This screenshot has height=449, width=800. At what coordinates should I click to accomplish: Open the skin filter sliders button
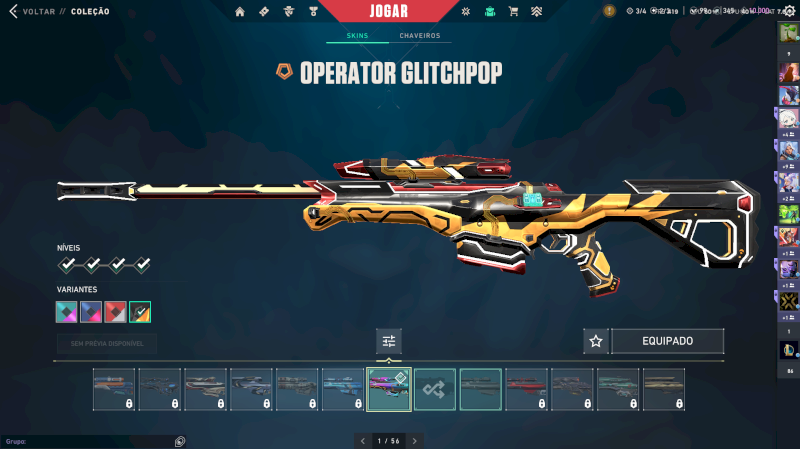pos(389,341)
